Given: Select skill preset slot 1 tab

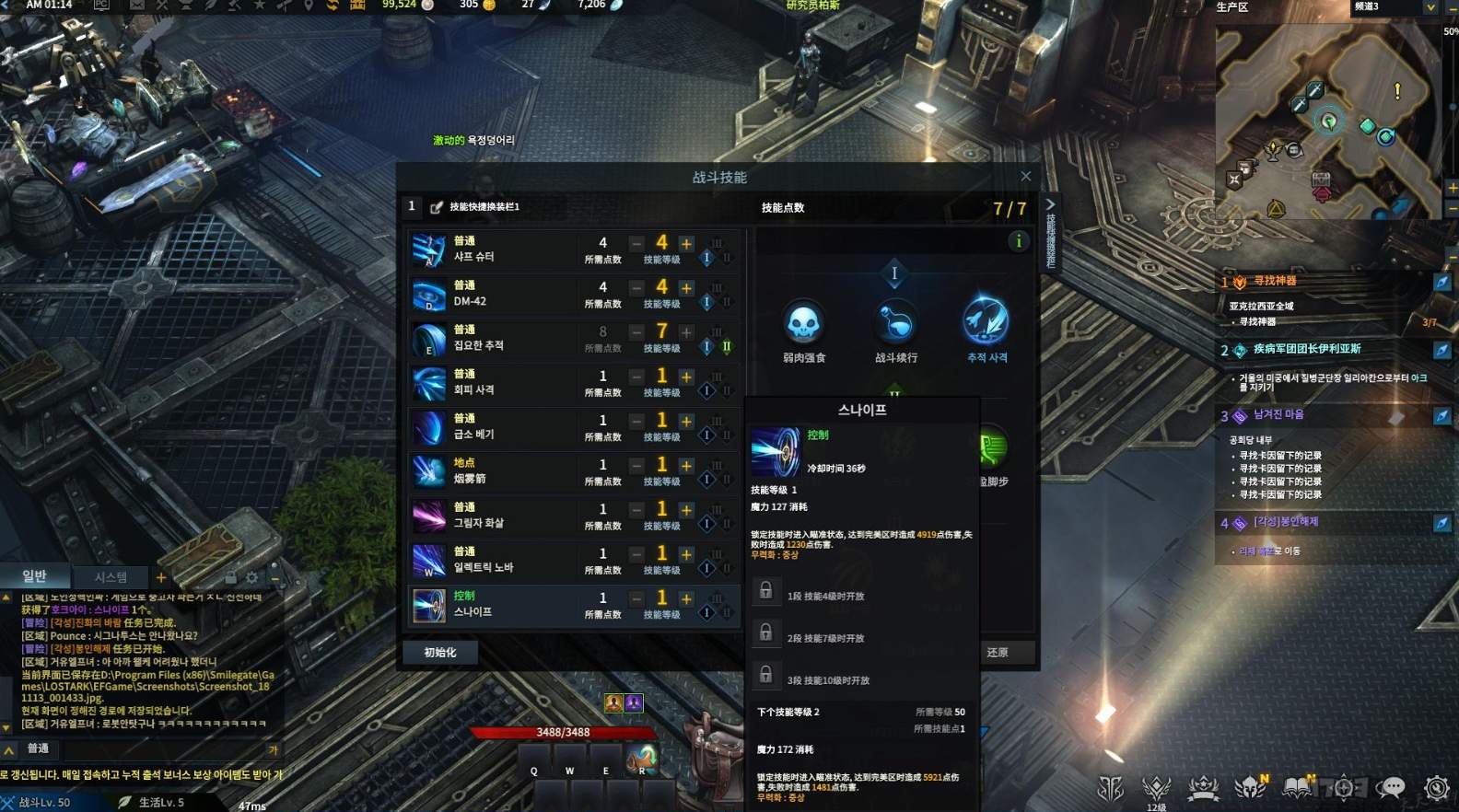Looking at the screenshot, I should [x=412, y=206].
